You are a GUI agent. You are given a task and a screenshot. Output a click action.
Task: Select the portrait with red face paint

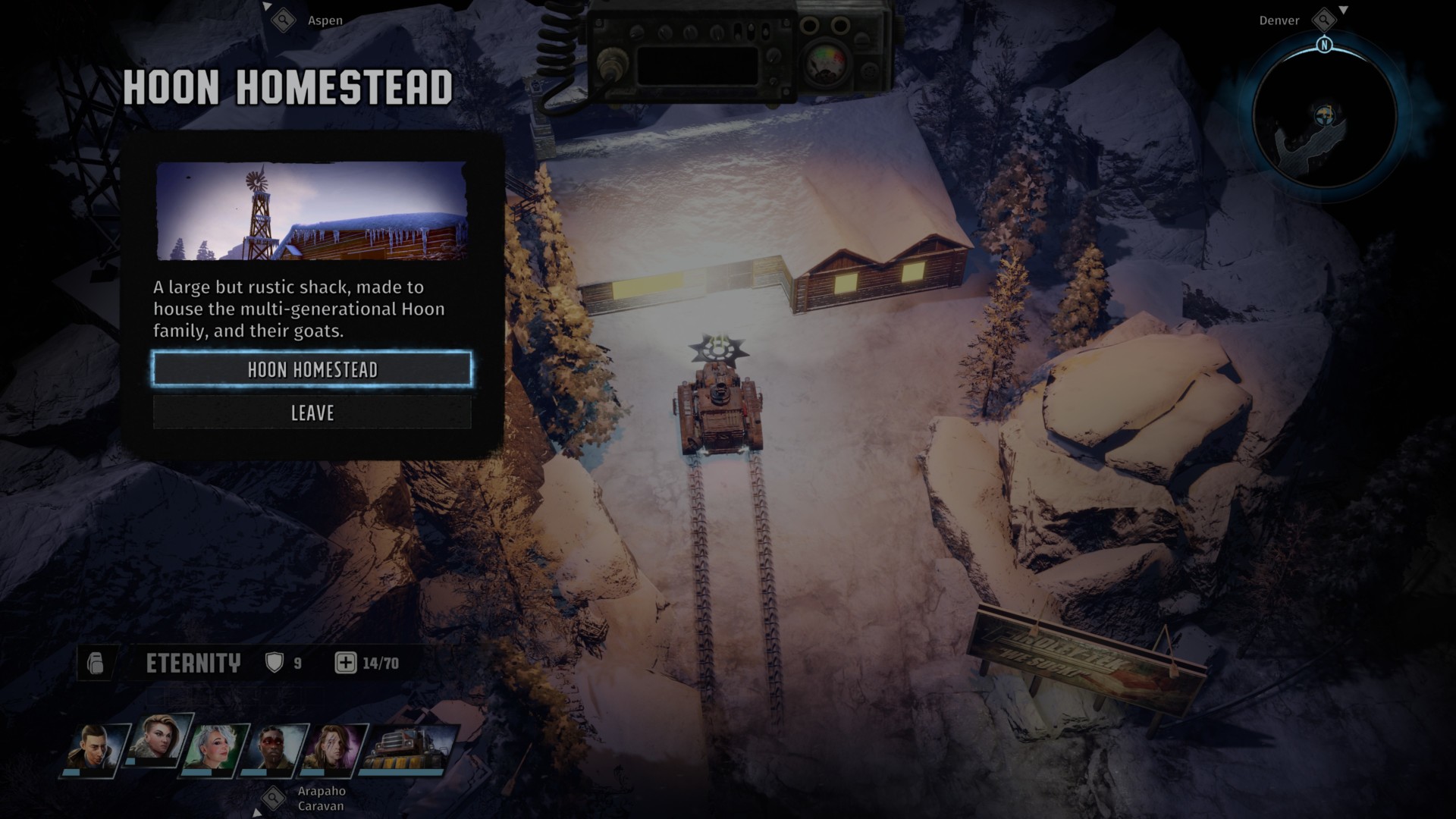pos(274,748)
